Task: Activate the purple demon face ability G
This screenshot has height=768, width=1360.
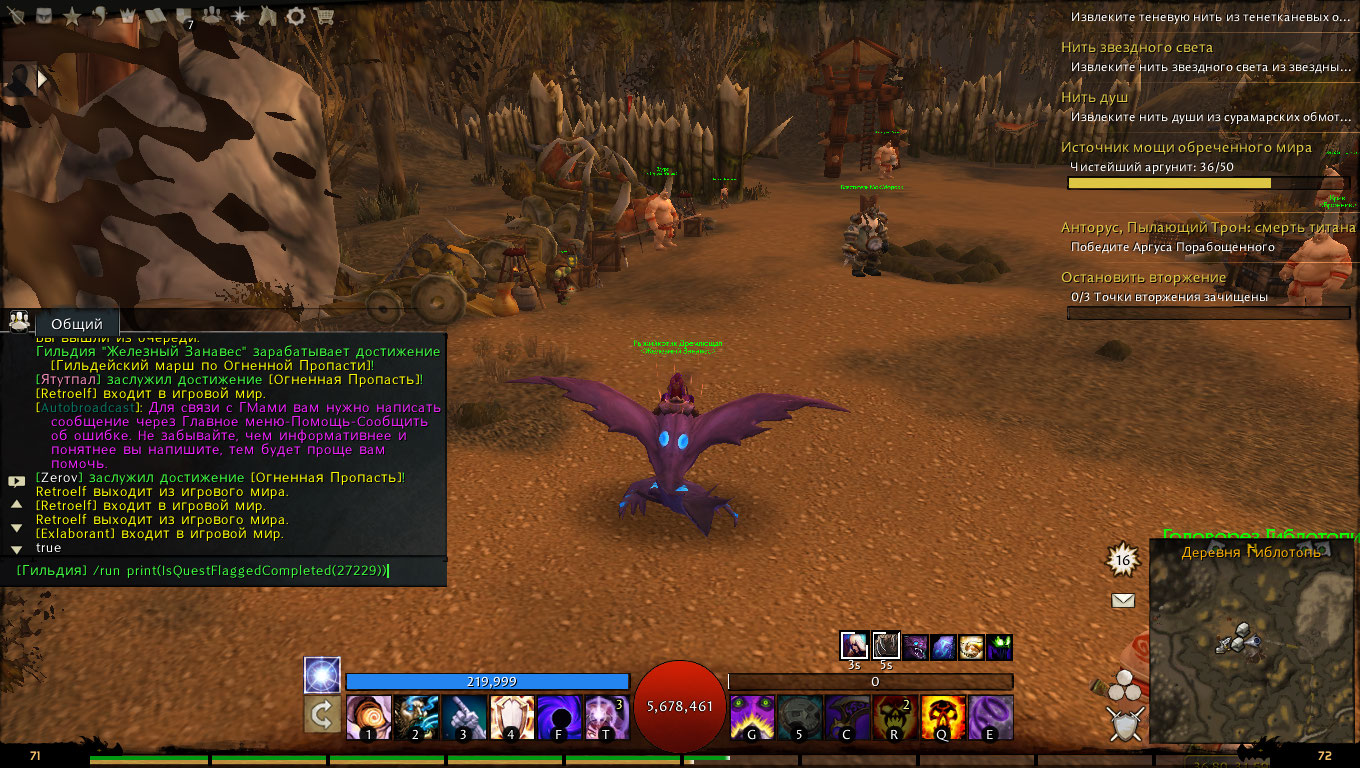Action: pos(752,717)
